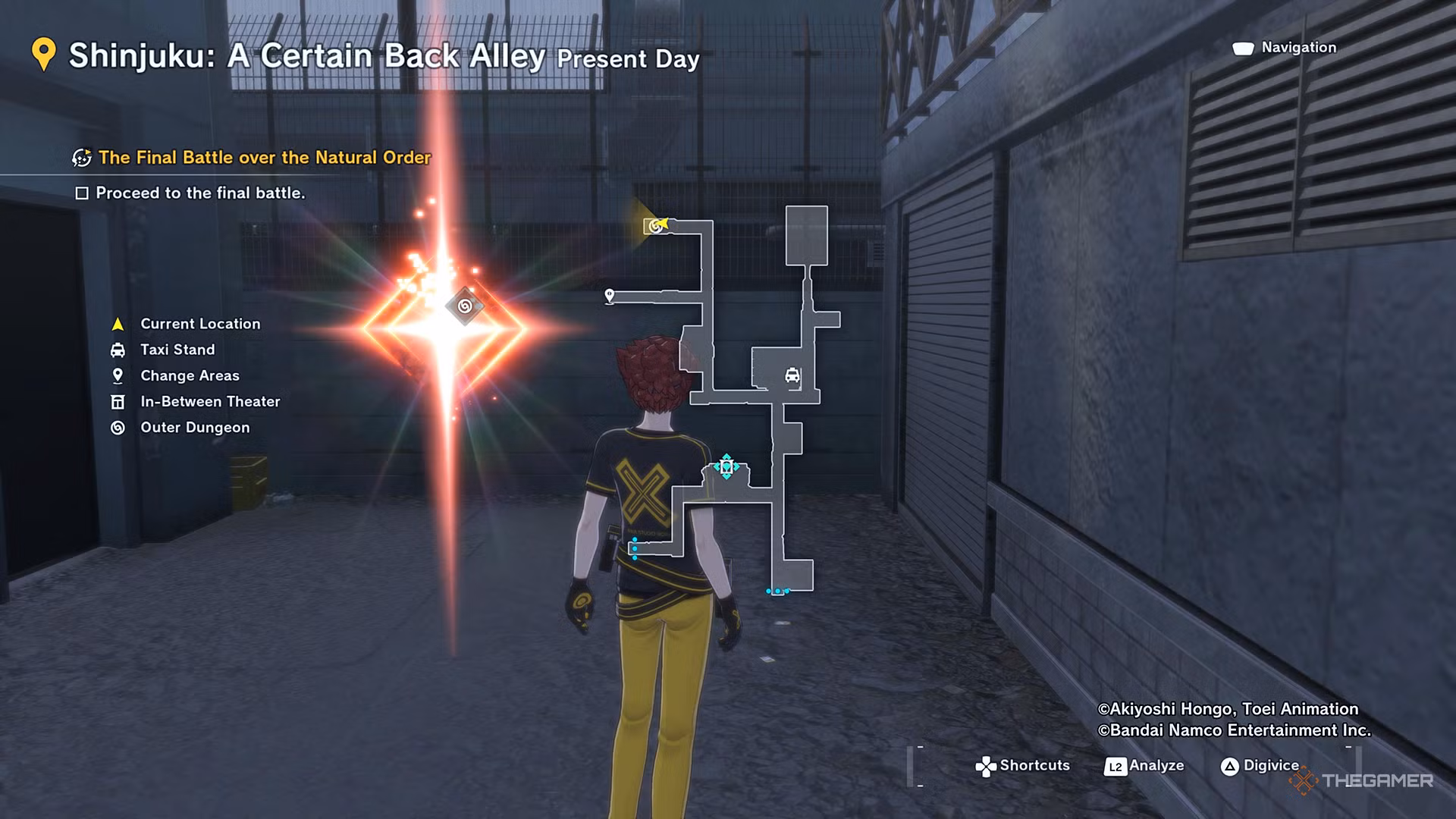Choose the Change Areas legend entry

tap(189, 375)
